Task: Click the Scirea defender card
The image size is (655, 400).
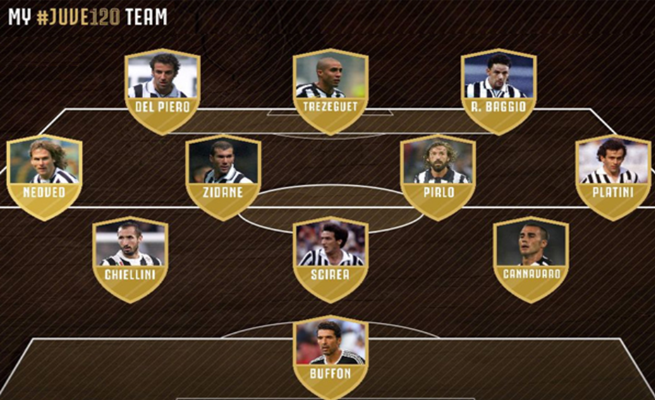Action: (x=330, y=259)
